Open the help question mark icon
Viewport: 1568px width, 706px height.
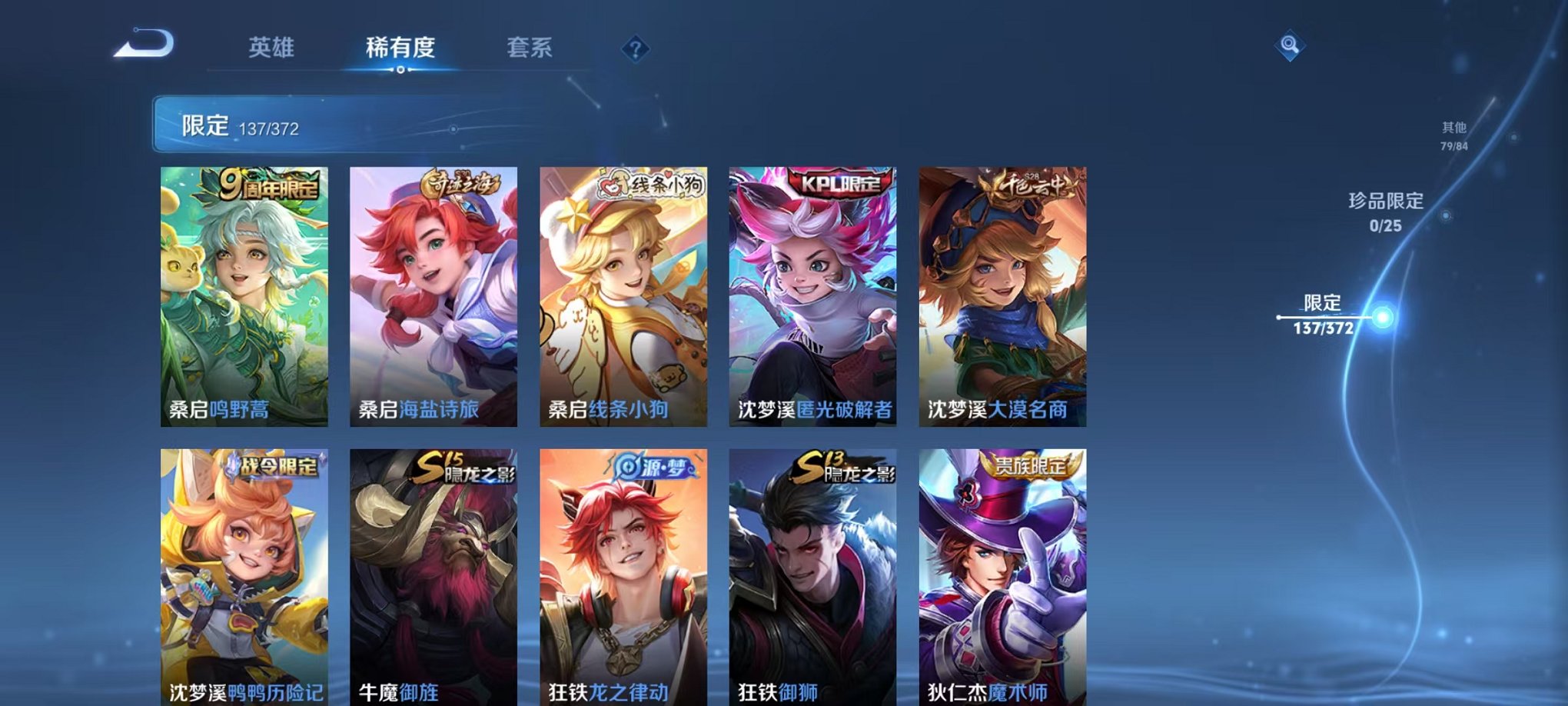pos(634,50)
